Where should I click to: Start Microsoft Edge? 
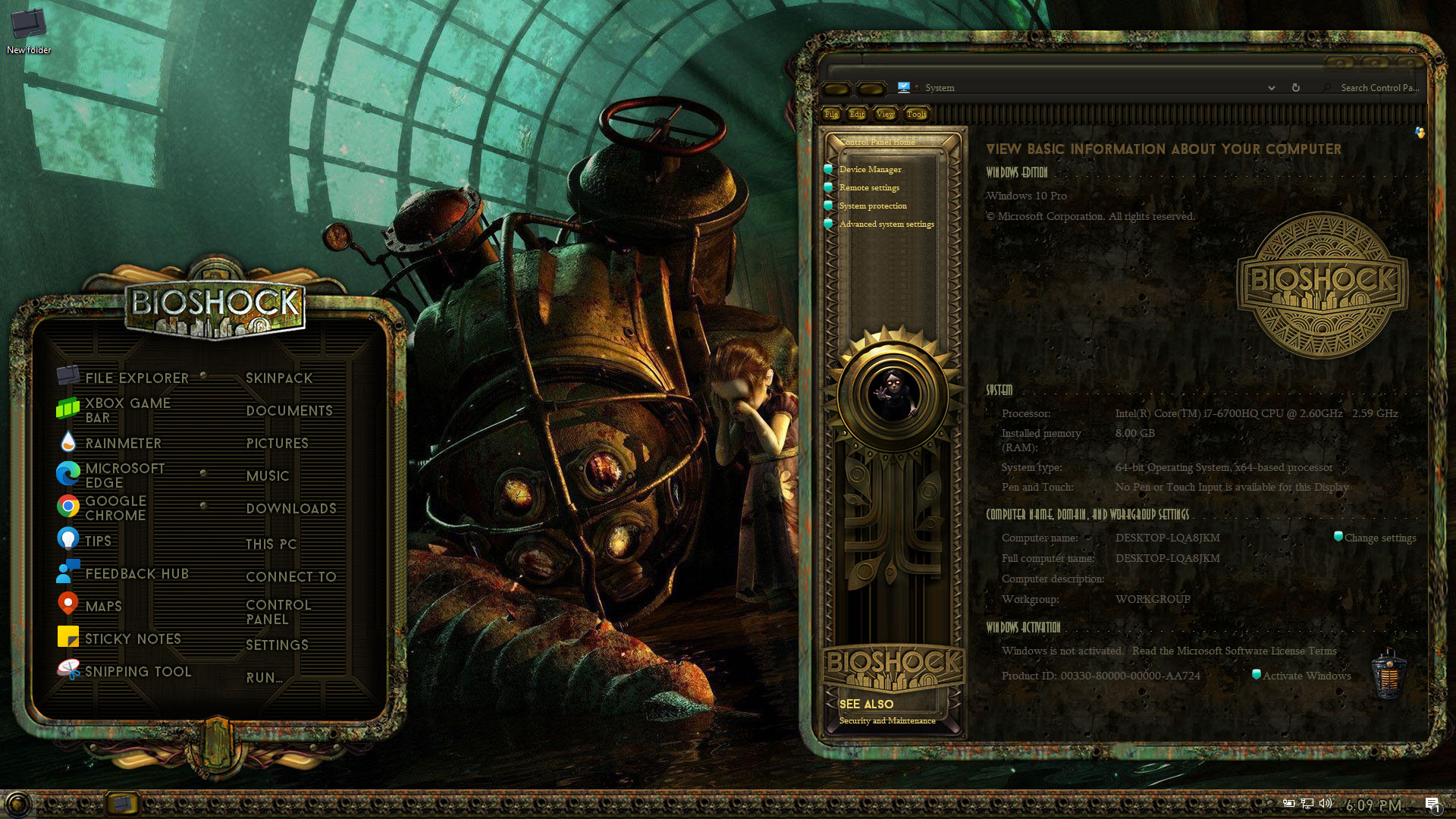coord(124,475)
